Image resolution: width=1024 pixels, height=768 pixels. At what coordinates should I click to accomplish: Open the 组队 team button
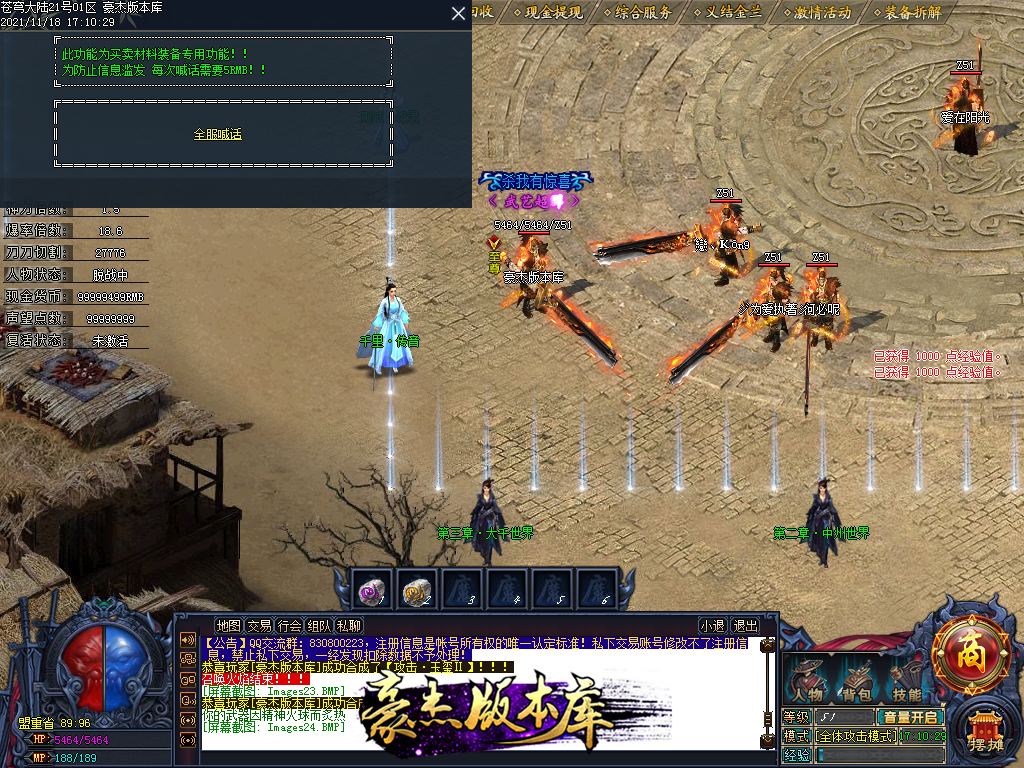click(320, 626)
